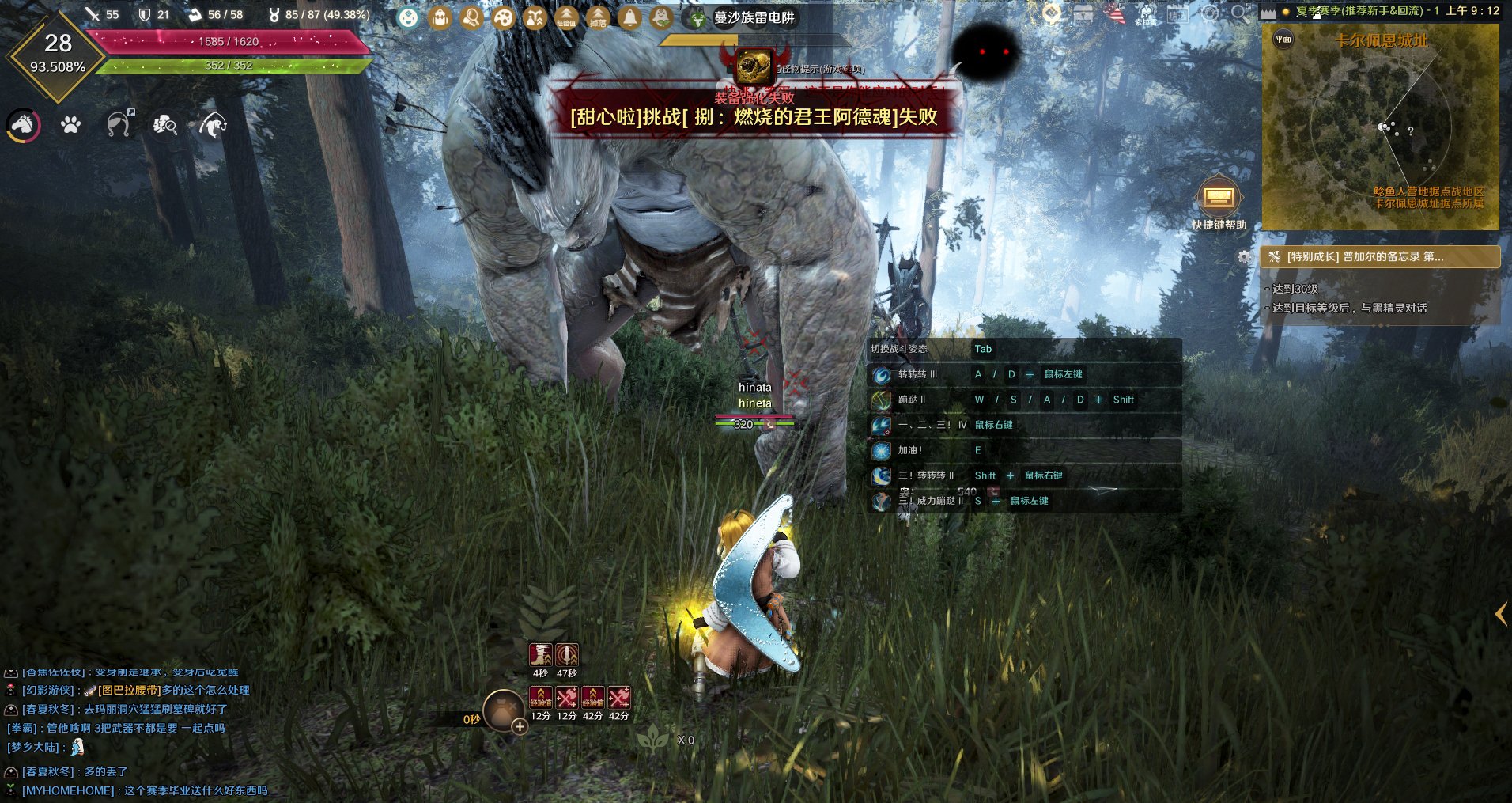Open the NPC search faces icon

(164, 124)
